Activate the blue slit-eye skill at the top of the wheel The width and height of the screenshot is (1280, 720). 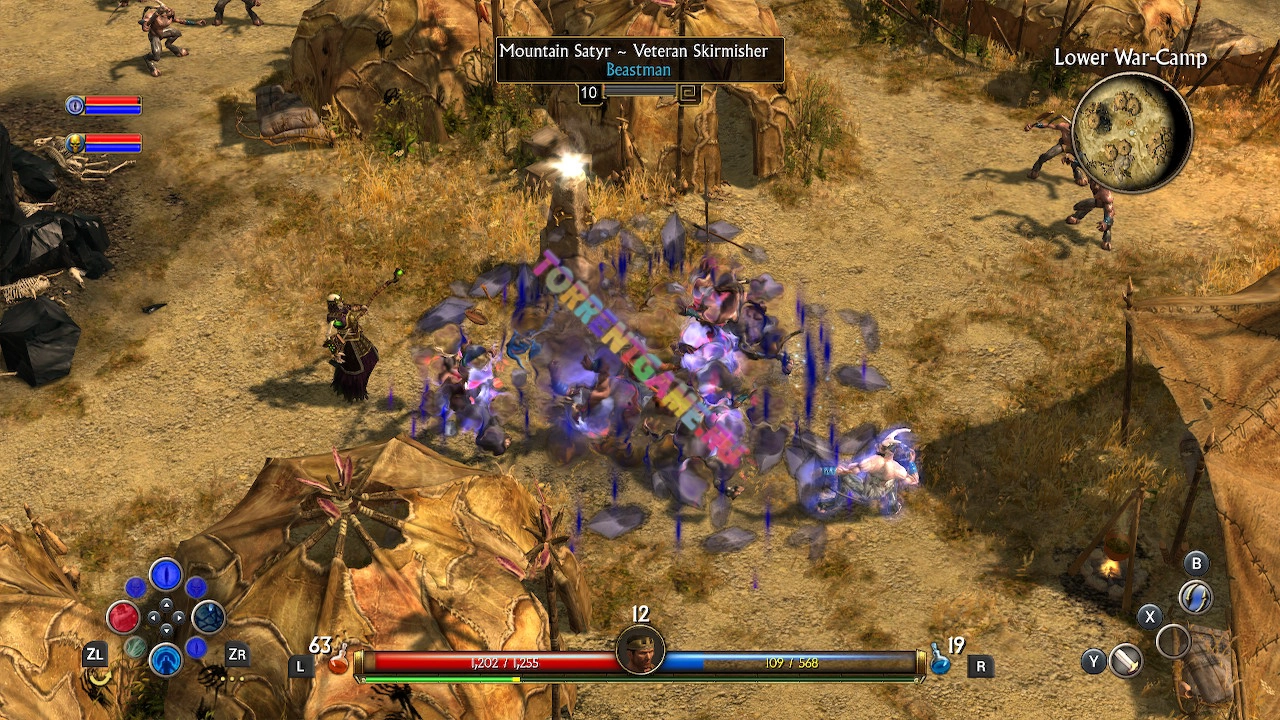coord(165,576)
